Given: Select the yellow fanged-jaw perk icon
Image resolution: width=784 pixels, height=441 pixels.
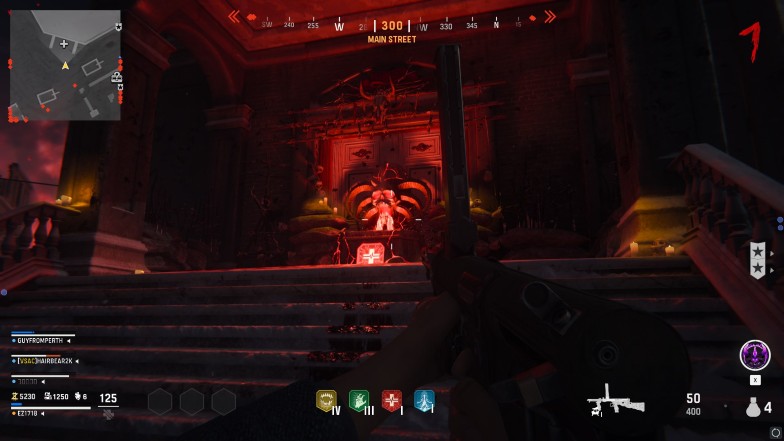Looking at the screenshot, I should point(327,401).
